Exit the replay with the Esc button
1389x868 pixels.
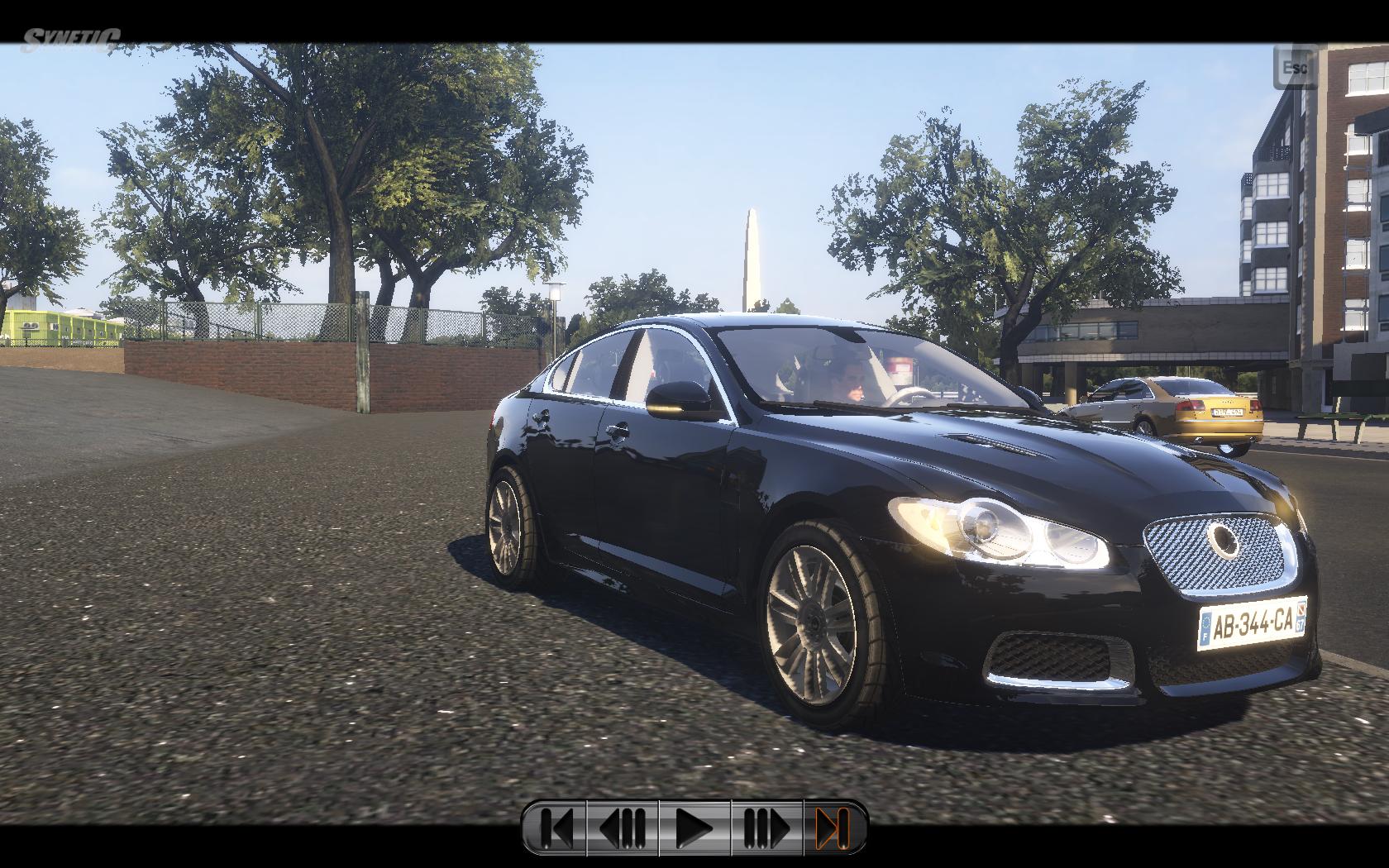[1294, 67]
